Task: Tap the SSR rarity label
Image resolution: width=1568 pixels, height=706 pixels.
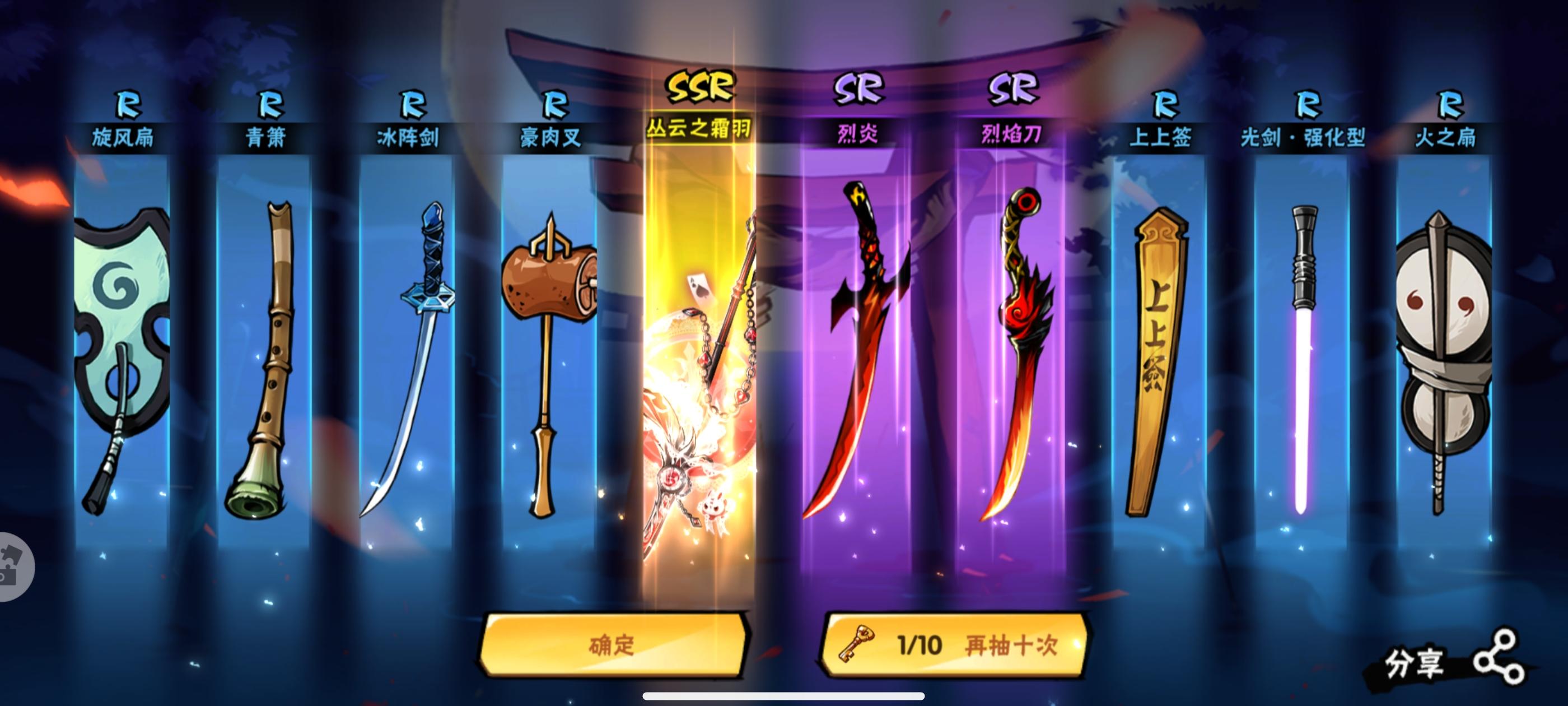Action: pyautogui.click(x=700, y=85)
